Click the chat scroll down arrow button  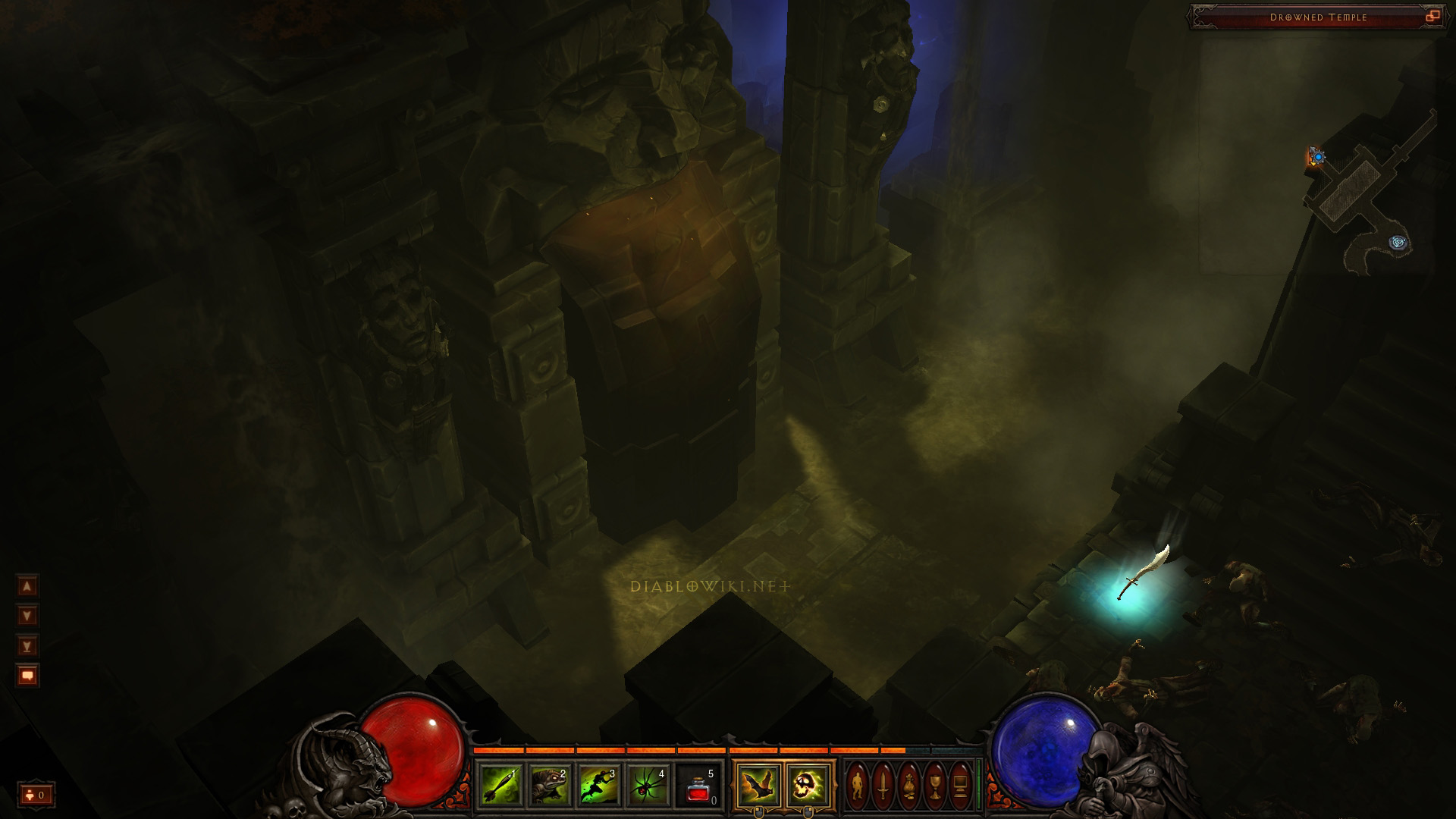click(28, 616)
